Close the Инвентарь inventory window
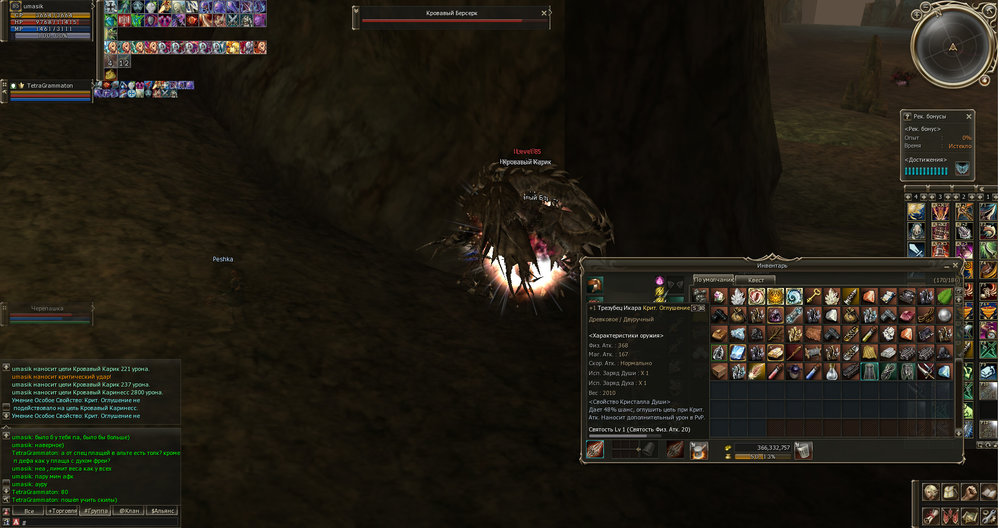The width and height of the screenshot is (1000, 528). point(956,265)
